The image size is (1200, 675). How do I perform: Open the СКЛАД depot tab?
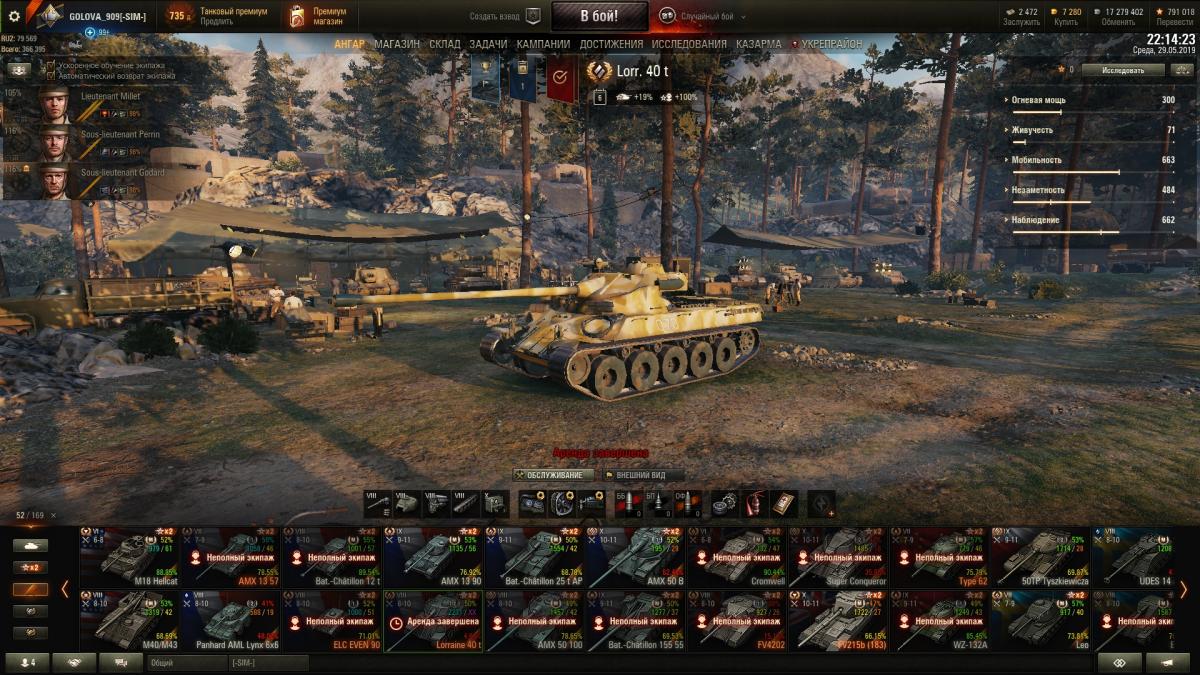tap(445, 44)
